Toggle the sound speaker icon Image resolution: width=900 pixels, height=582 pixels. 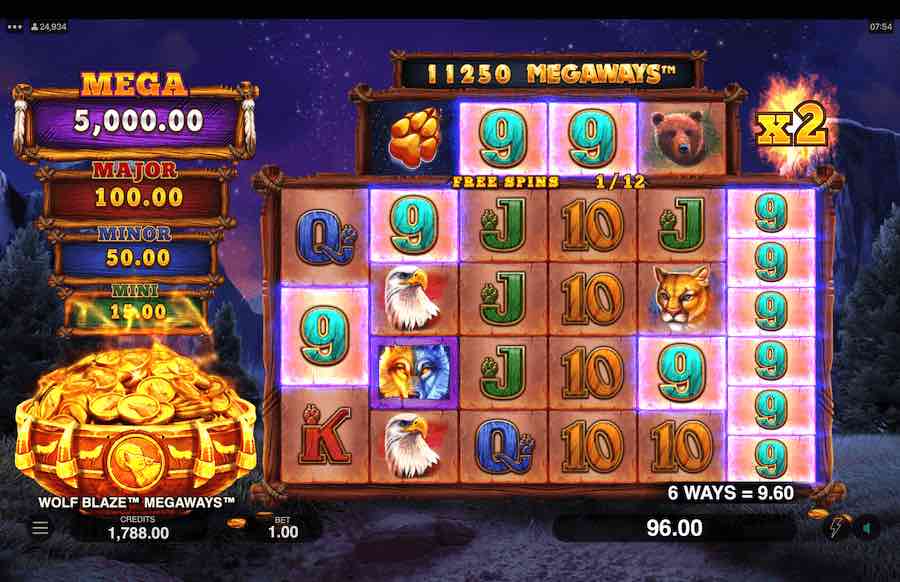[867, 528]
